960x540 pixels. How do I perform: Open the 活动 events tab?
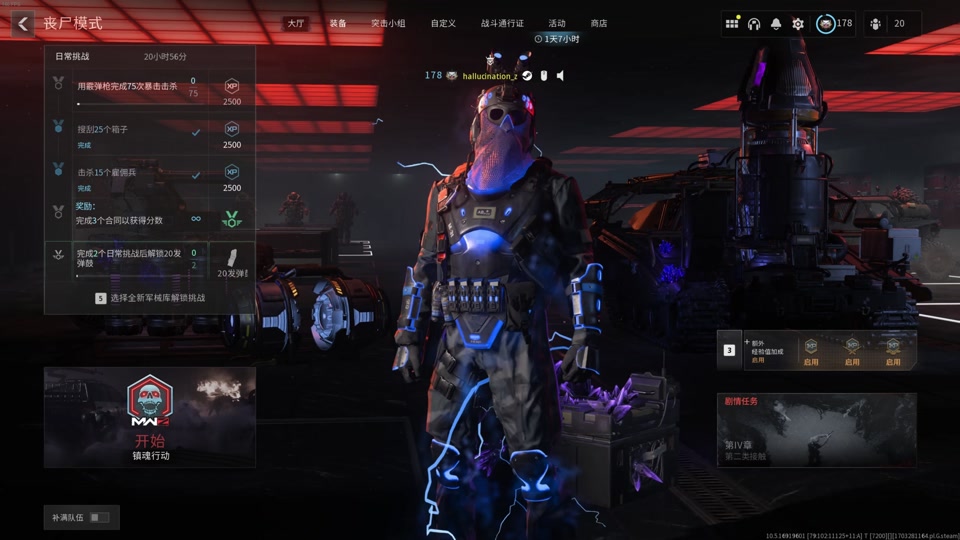(x=557, y=23)
